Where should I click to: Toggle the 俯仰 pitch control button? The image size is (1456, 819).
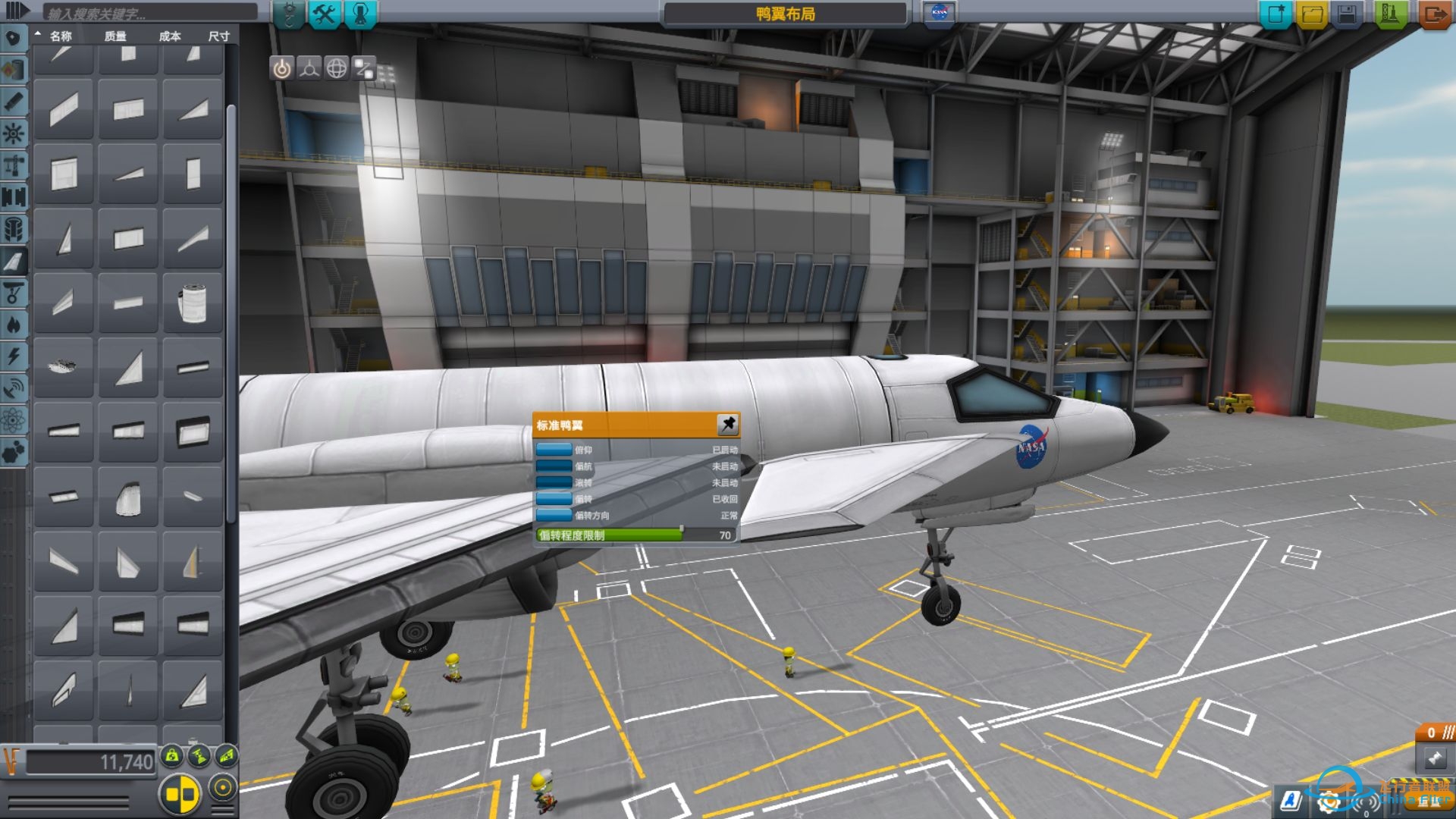pyautogui.click(x=554, y=450)
